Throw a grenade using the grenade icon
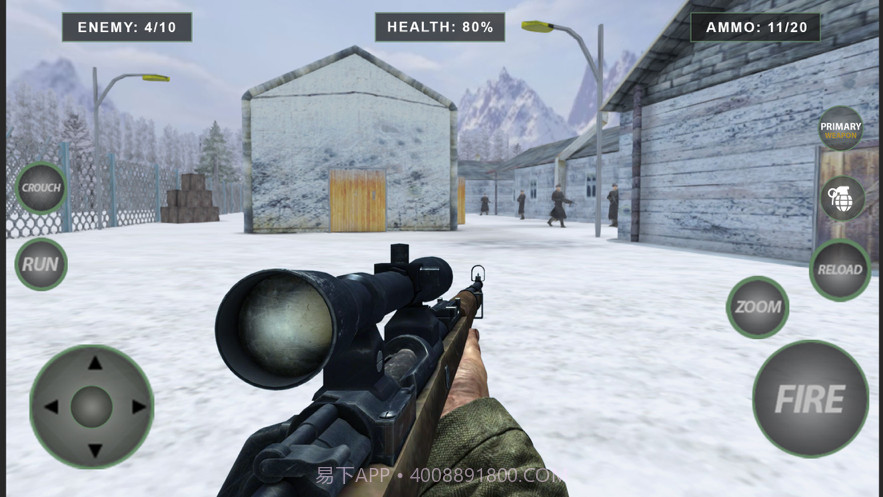Image resolution: width=883 pixels, height=497 pixels. 842,198
